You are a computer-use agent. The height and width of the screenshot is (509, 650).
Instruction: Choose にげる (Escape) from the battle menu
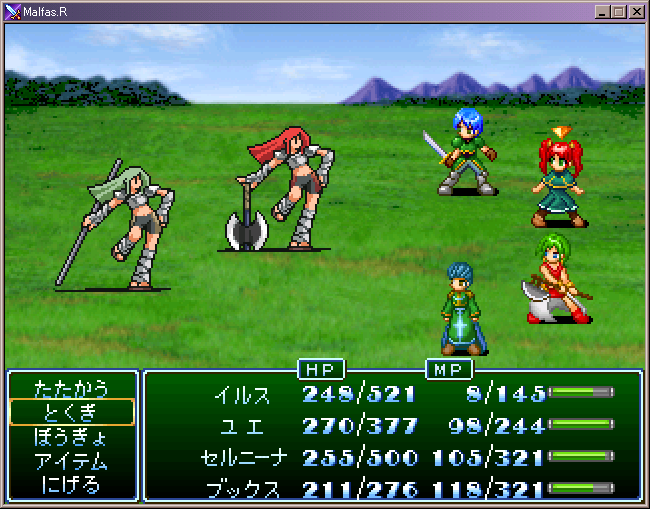click(71, 485)
